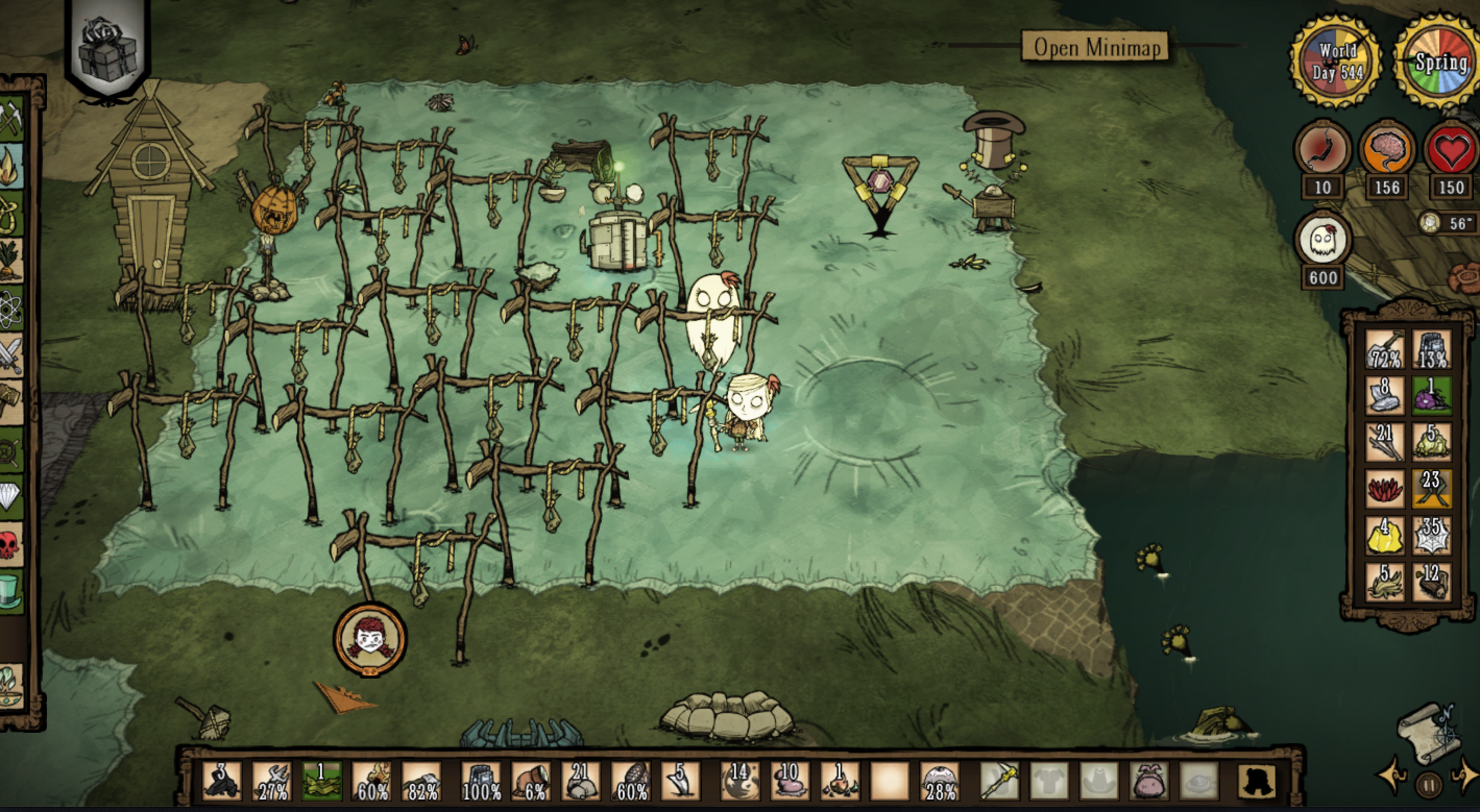Open the red skull Magic tab

tap(10, 544)
